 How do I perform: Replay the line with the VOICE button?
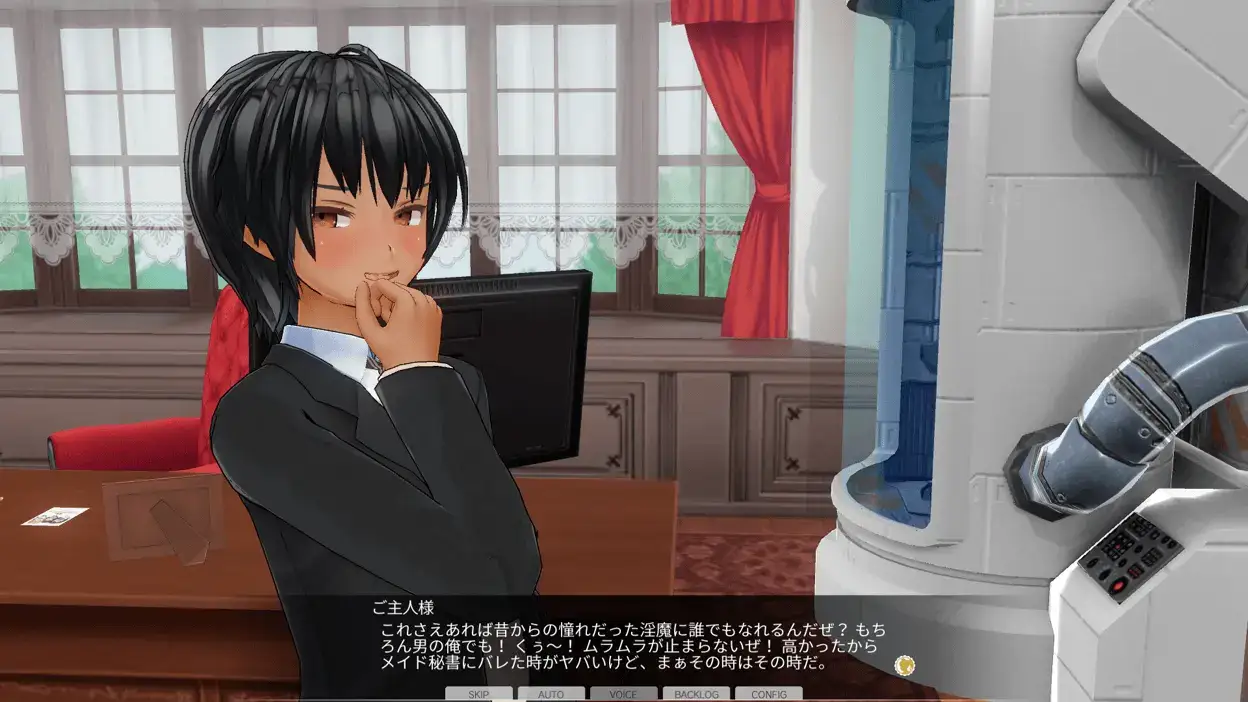click(624, 694)
